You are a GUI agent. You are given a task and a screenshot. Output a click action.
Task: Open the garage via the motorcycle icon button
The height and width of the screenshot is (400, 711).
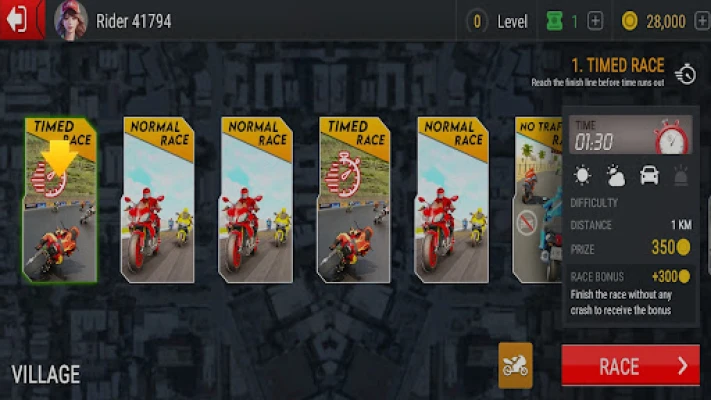pyautogui.click(x=515, y=366)
